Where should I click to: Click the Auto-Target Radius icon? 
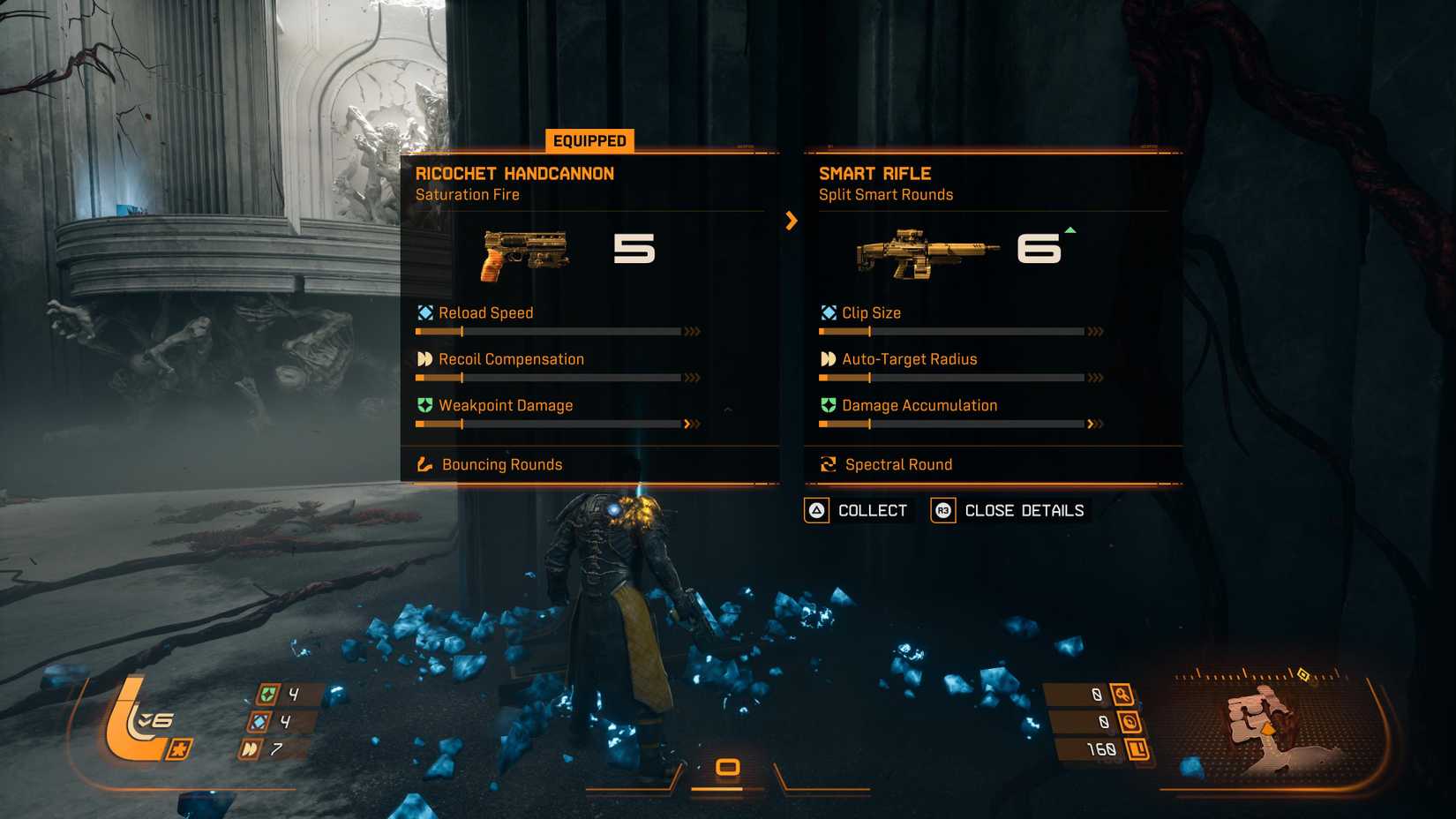coord(829,358)
